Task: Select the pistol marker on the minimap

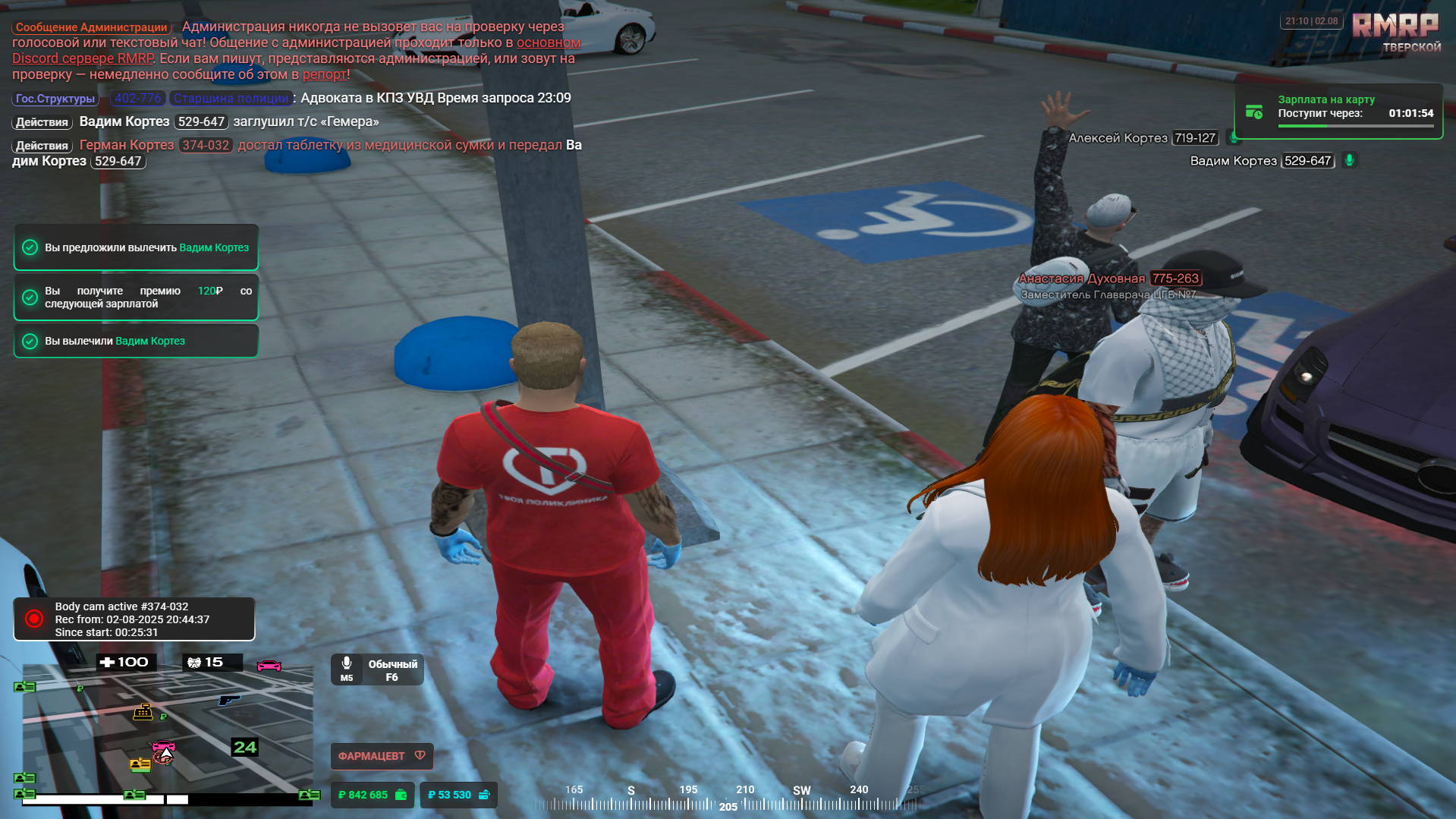Action: tap(228, 699)
